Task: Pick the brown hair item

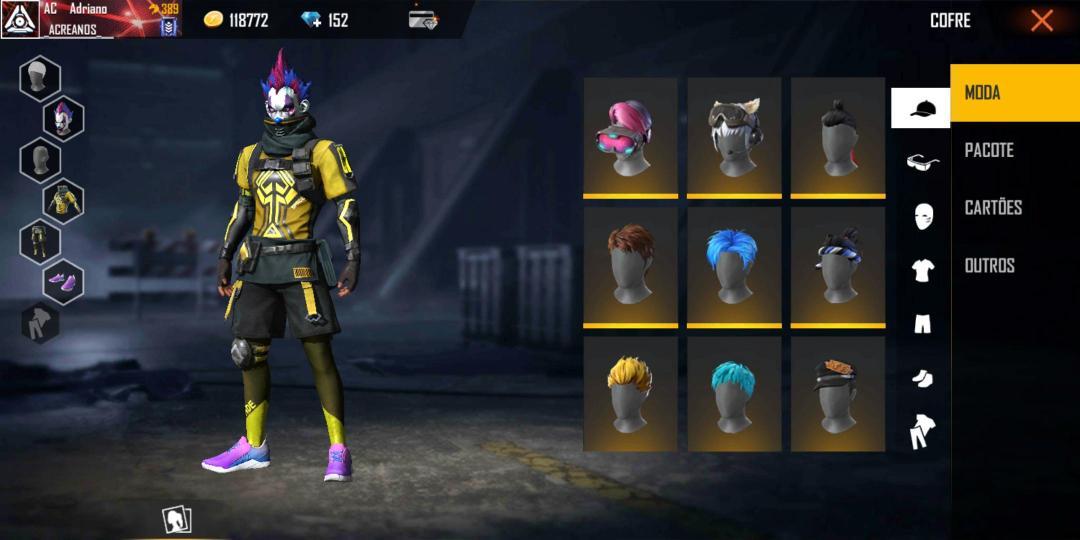Action: (x=630, y=265)
